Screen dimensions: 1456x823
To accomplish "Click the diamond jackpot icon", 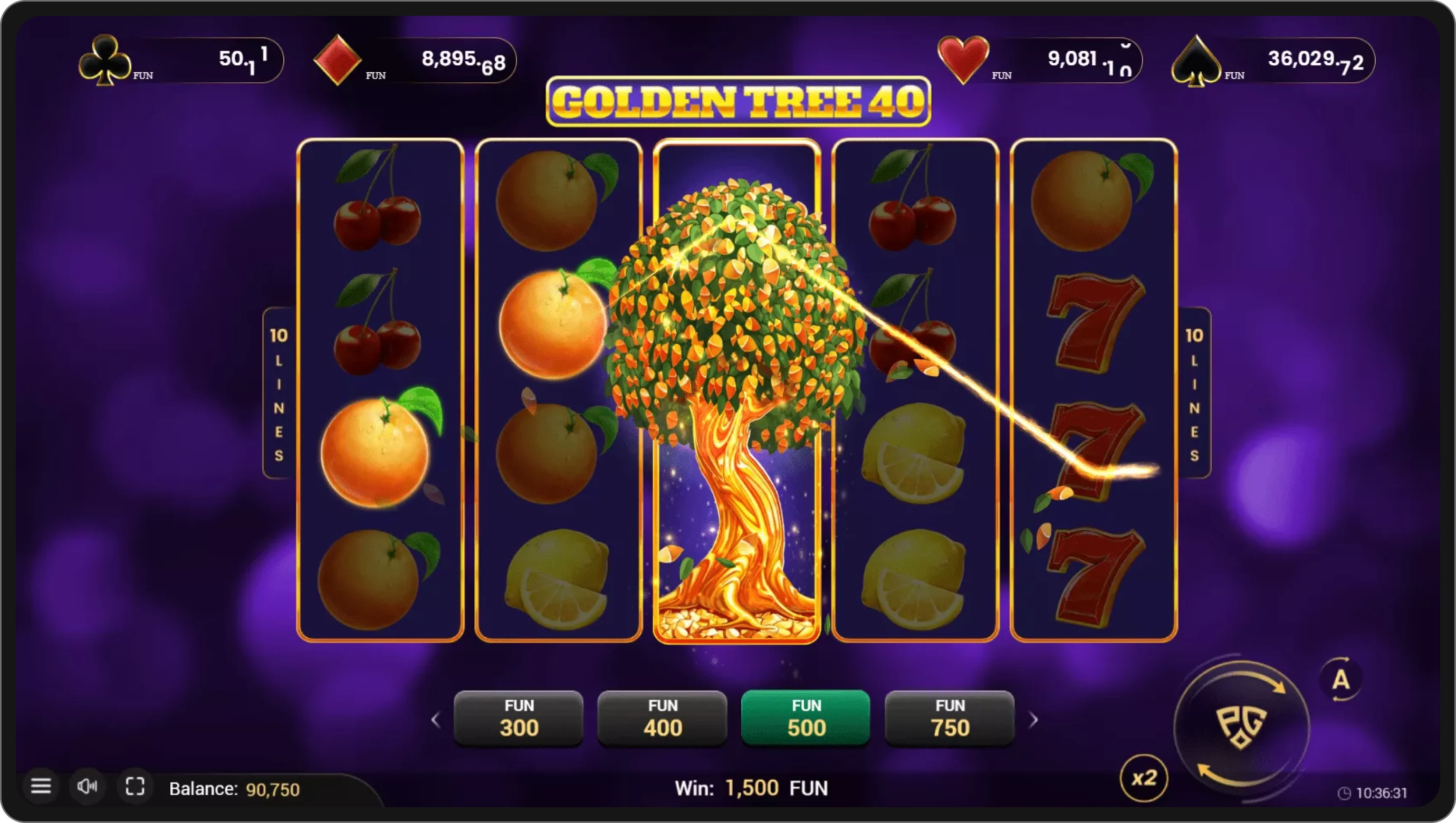I will [x=338, y=59].
